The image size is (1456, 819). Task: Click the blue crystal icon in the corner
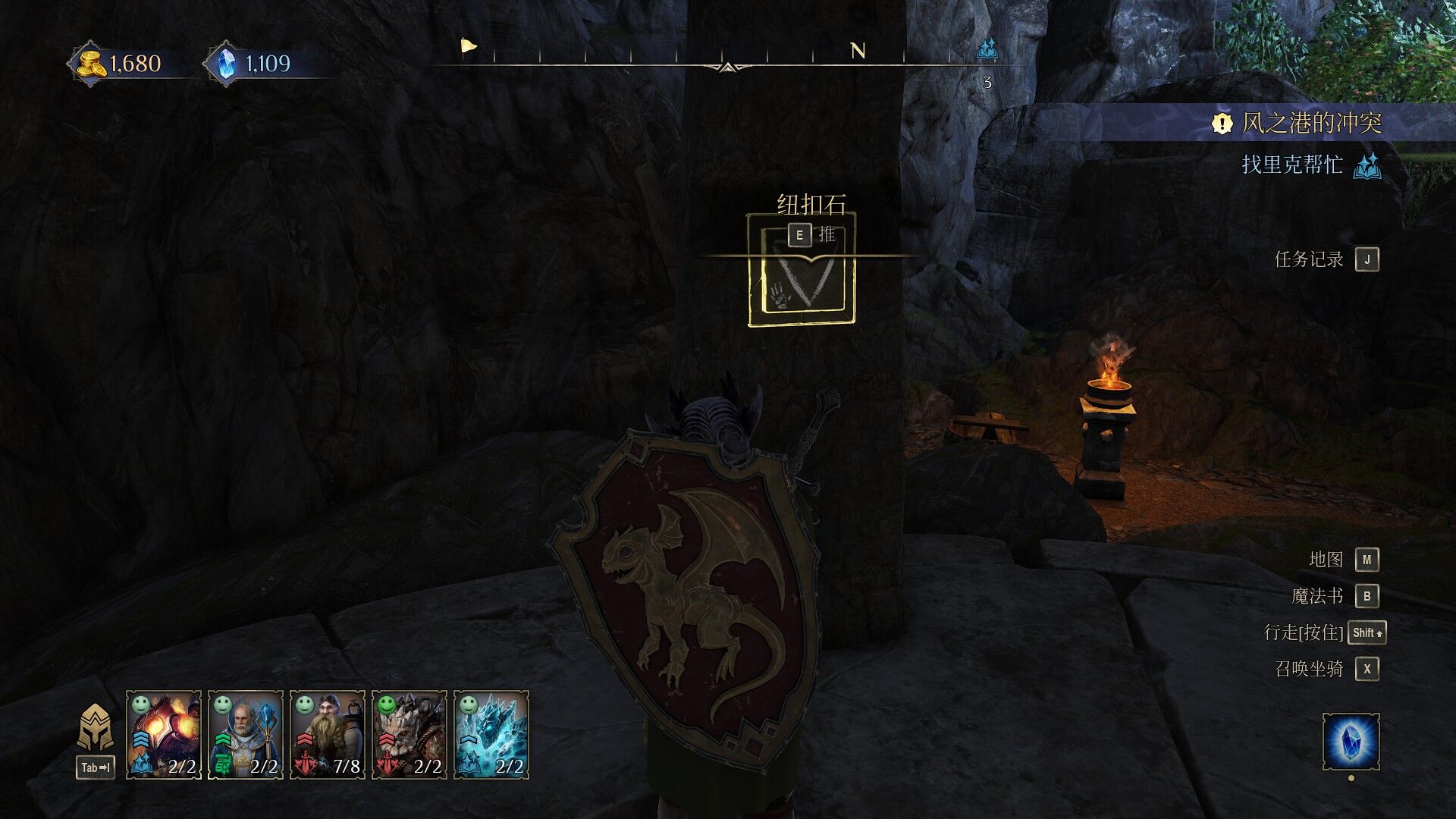(1351, 742)
